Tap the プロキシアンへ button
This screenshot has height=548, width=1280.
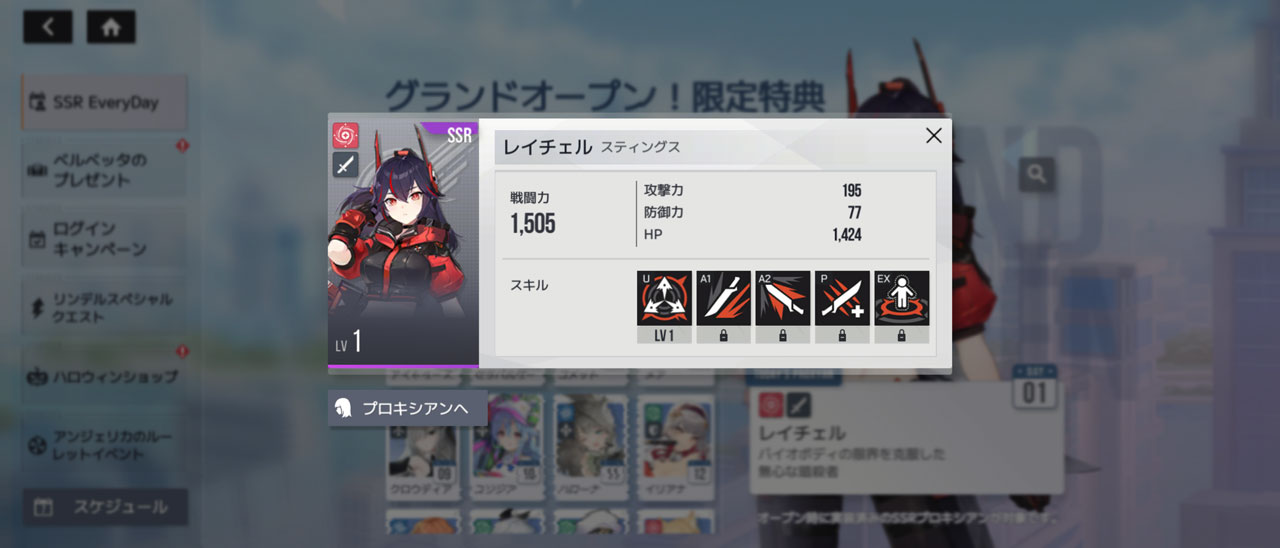point(407,408)
